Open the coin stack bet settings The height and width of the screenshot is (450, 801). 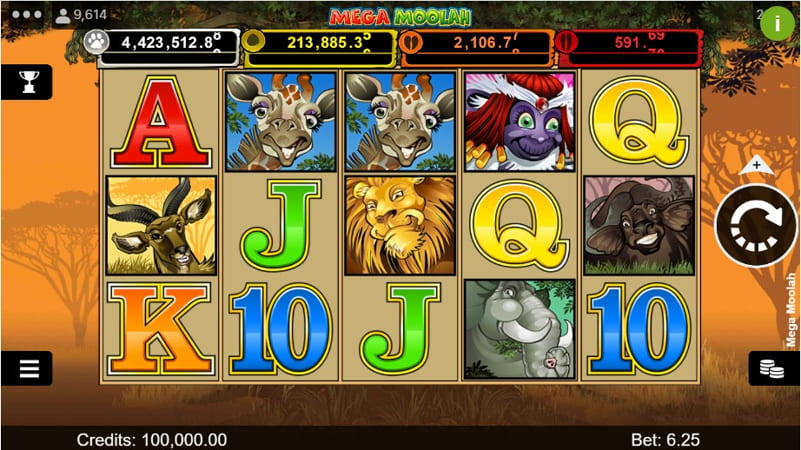(x=774, y=368)
